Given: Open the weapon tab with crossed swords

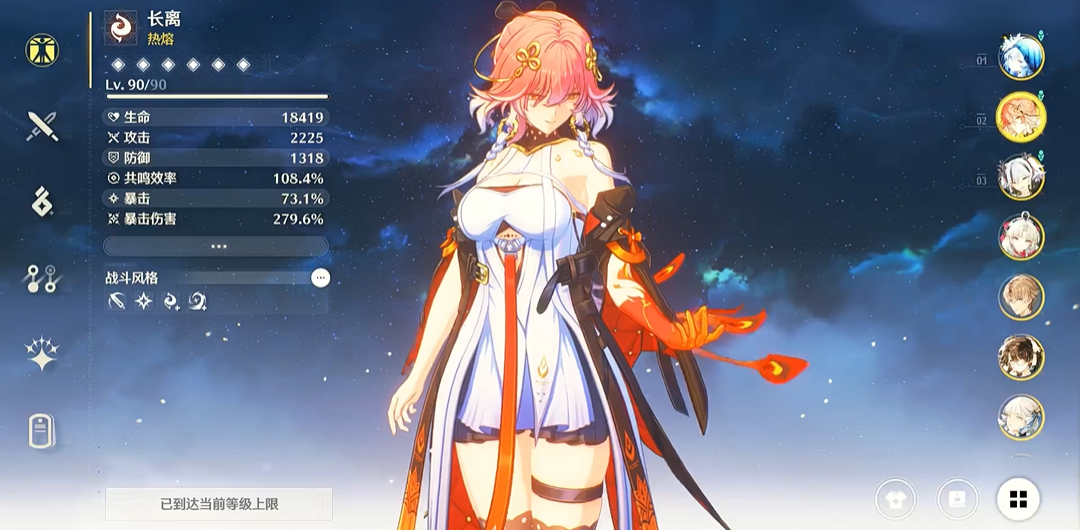Looking at the screenshot, I should 42,126.
